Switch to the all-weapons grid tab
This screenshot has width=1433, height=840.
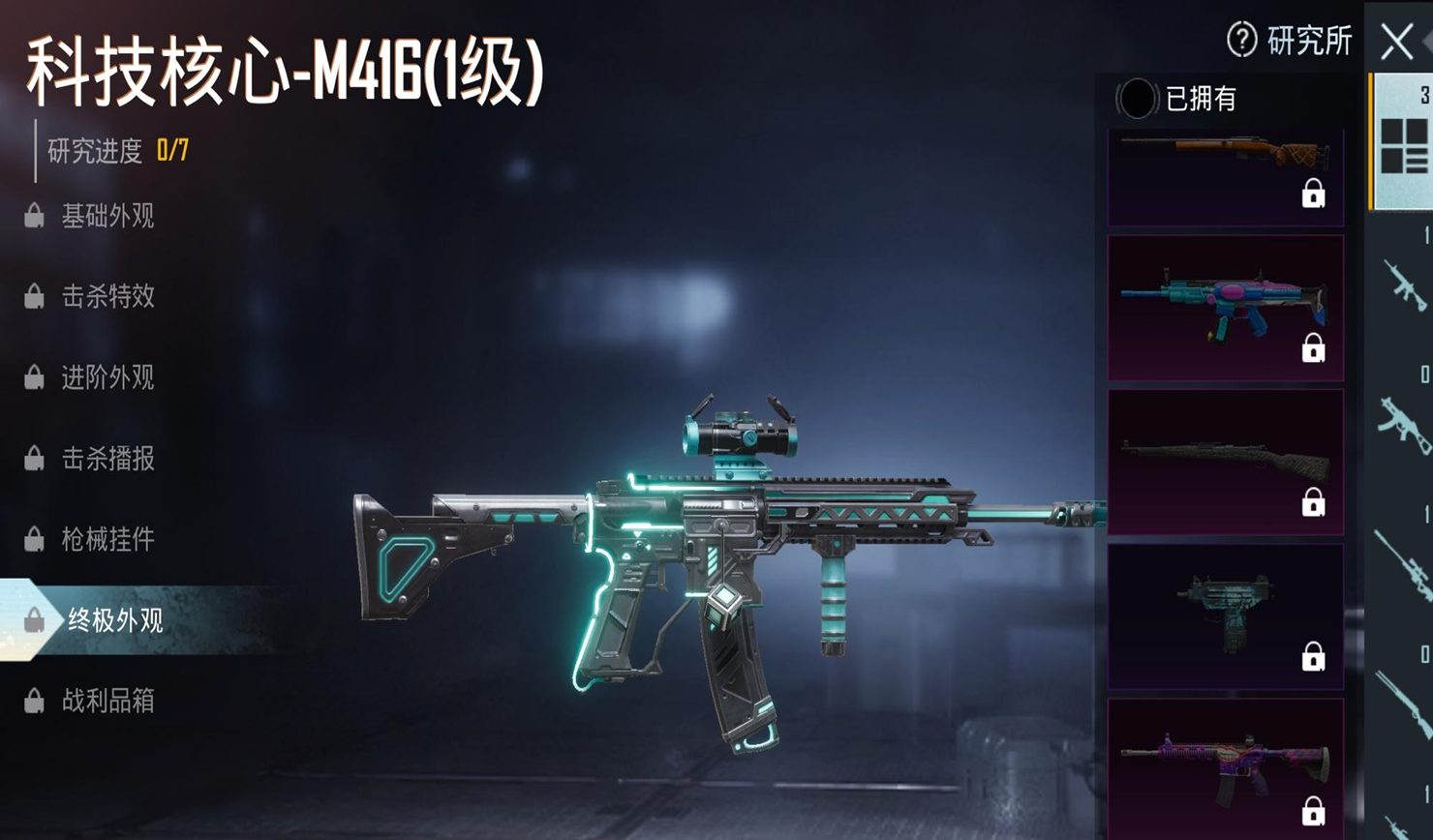1404,144
